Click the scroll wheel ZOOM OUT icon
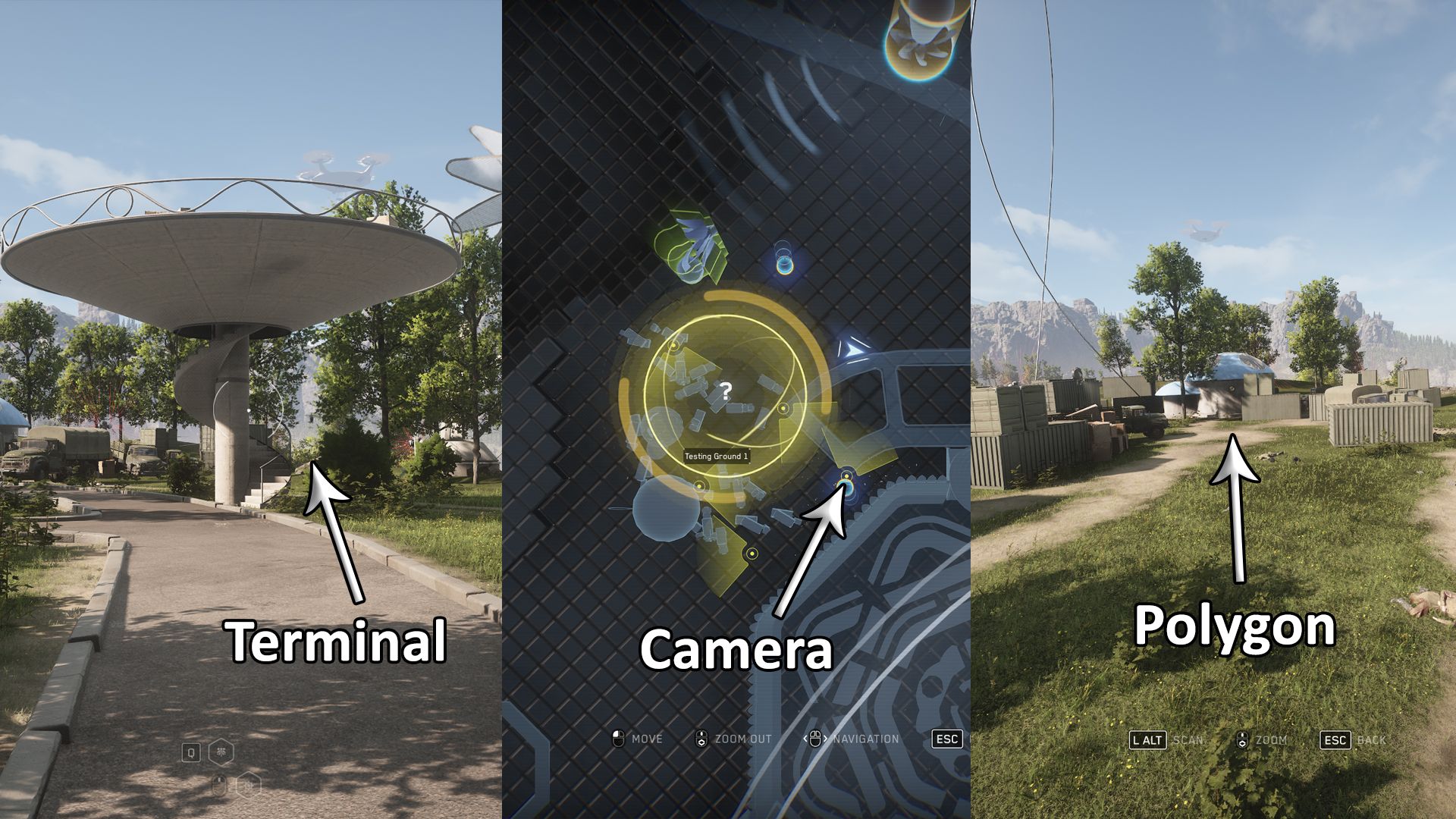1456x819 pixels. click(702, 739)
